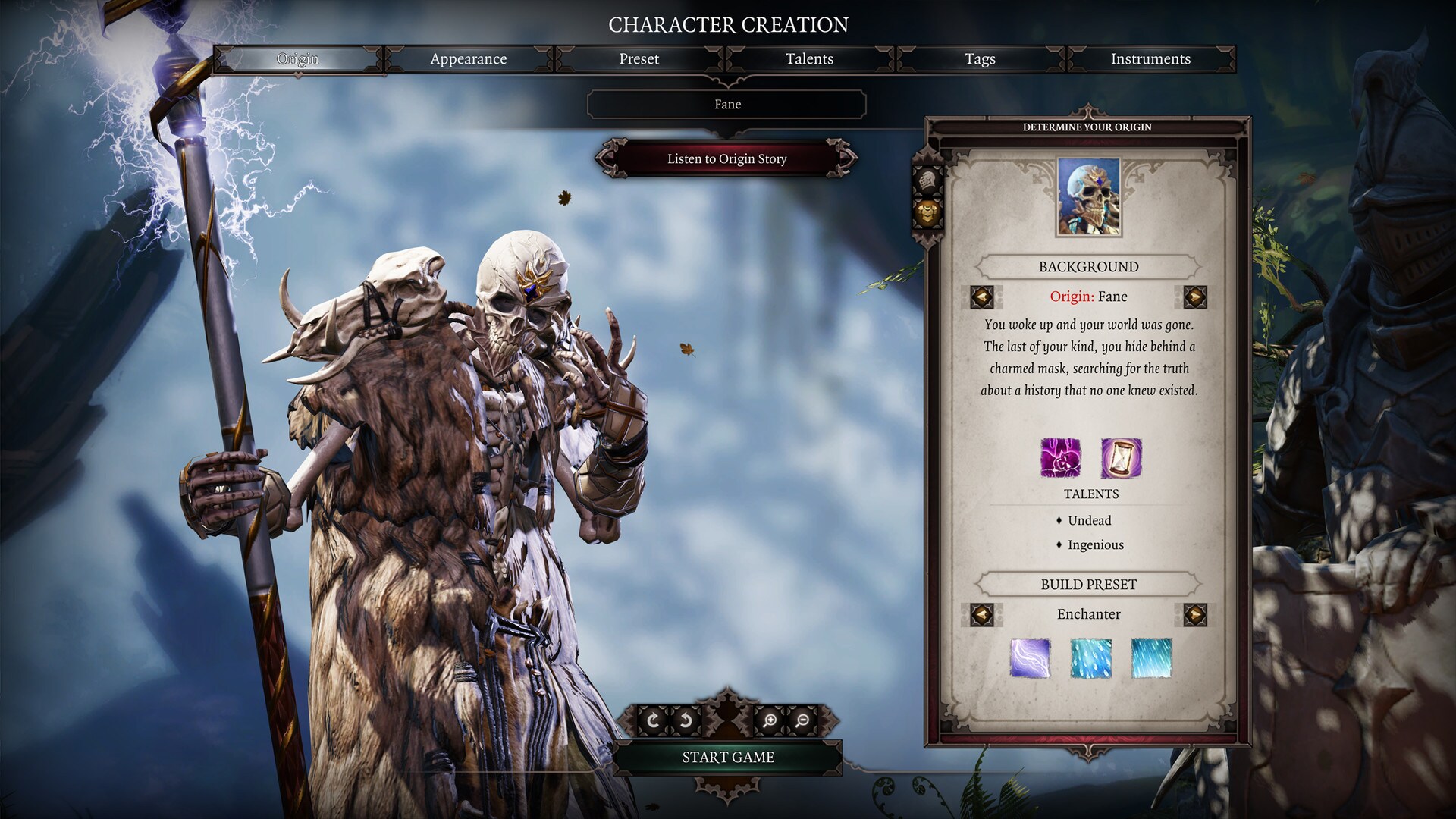Switch to the Appearance tab
This screenshot has width=1456, height=819.
click(468, 59)
